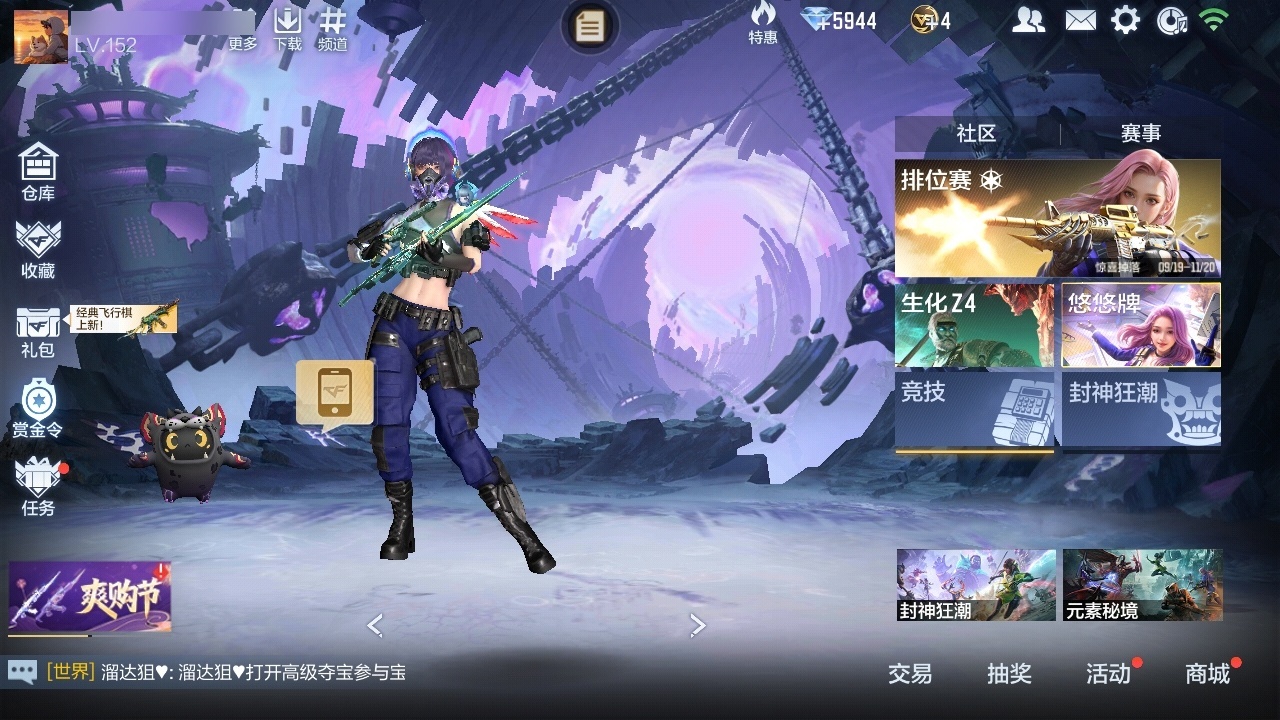This screenshot has width=1280, height=720.
Task: Show the next character with right arrow
Action: 698,626
